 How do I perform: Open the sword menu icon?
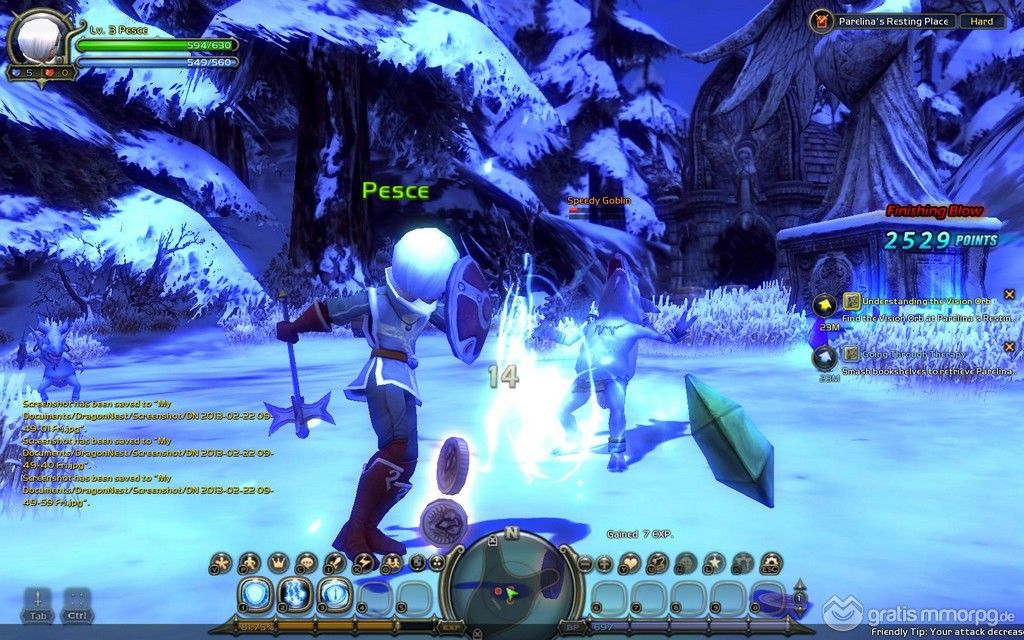(x=334, y=564)
